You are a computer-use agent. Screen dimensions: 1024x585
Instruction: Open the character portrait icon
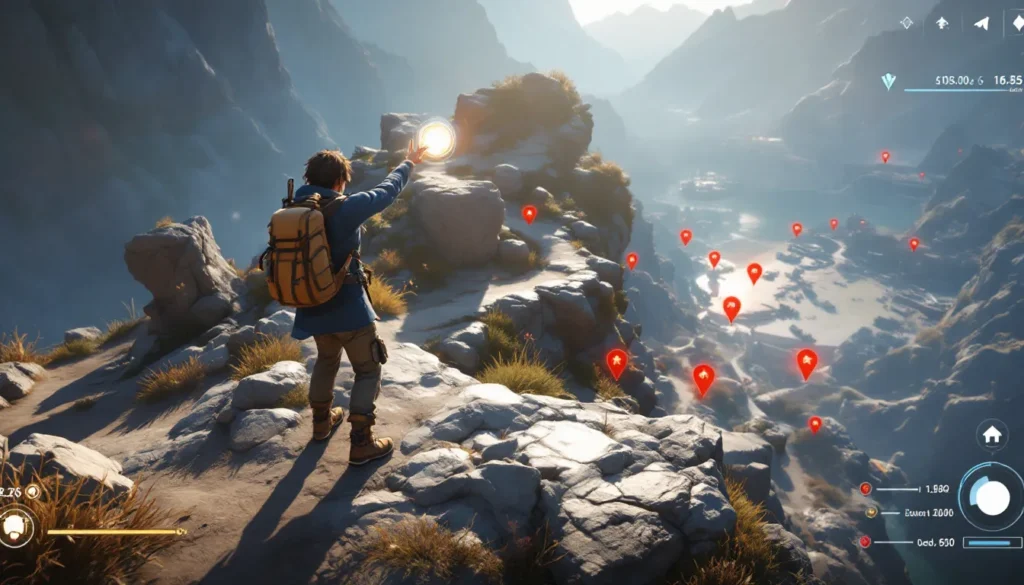pyautogui.click(x=17, y=529)
